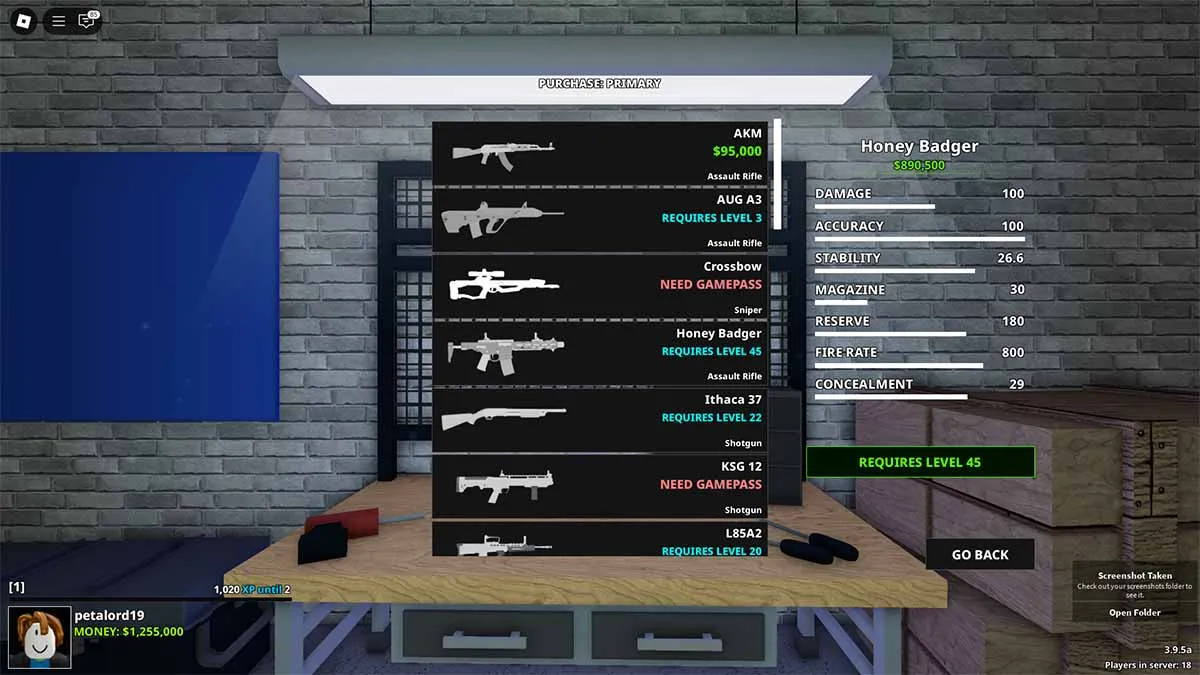Select the Ithaca 37 shotgun row
1200x675 pixels.
600,420
